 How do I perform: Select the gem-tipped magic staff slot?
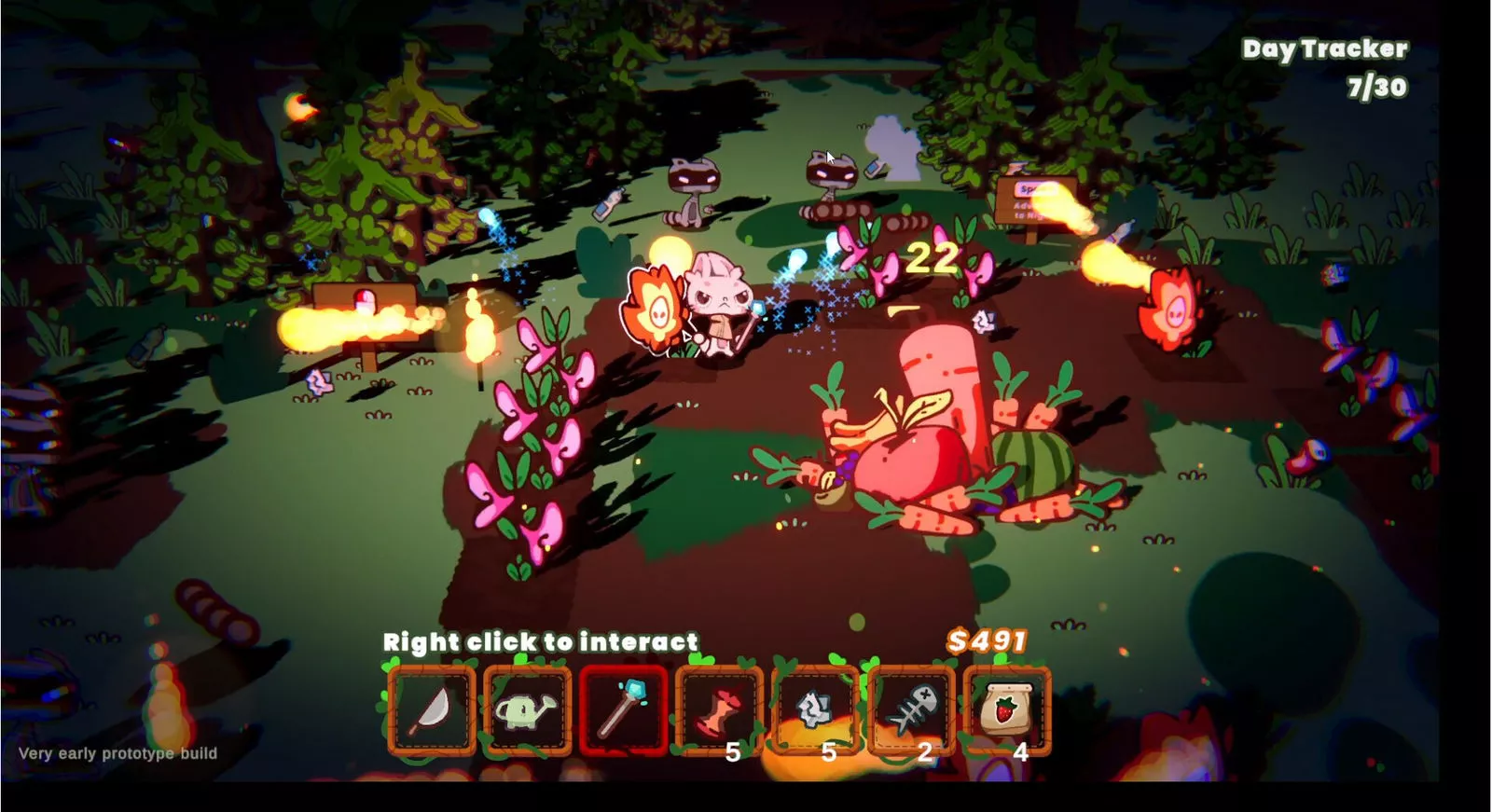pyautogui.click(x=625, y=710)
